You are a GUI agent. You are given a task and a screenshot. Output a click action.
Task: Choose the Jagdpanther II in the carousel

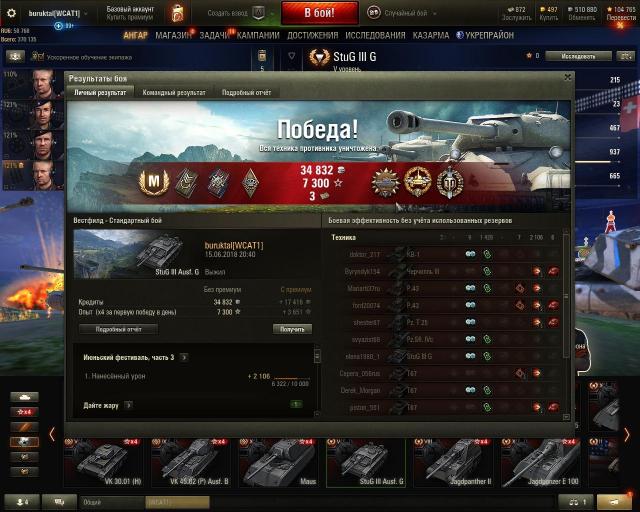459,464
